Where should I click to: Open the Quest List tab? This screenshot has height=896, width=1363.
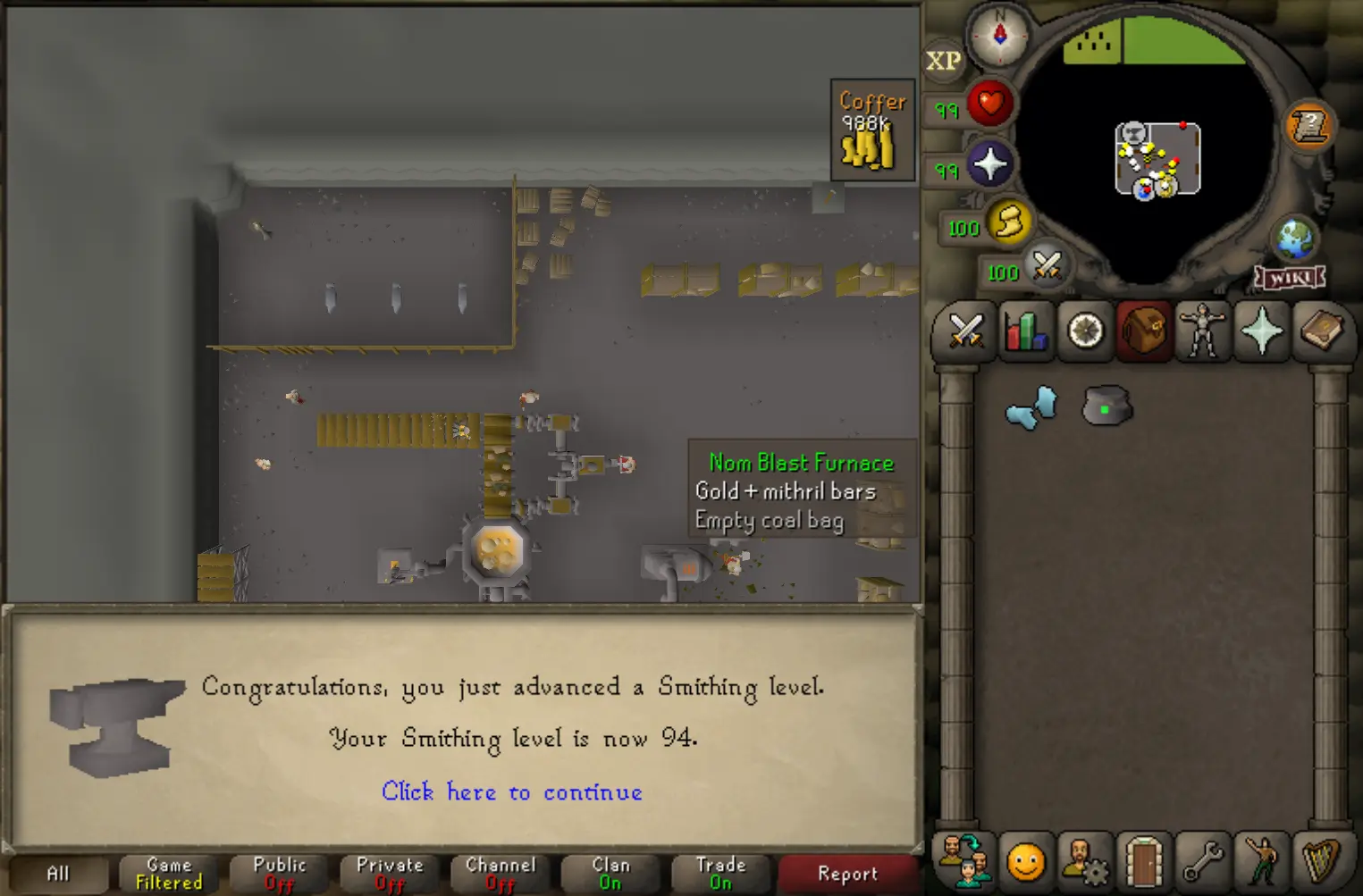(1085, 331)
